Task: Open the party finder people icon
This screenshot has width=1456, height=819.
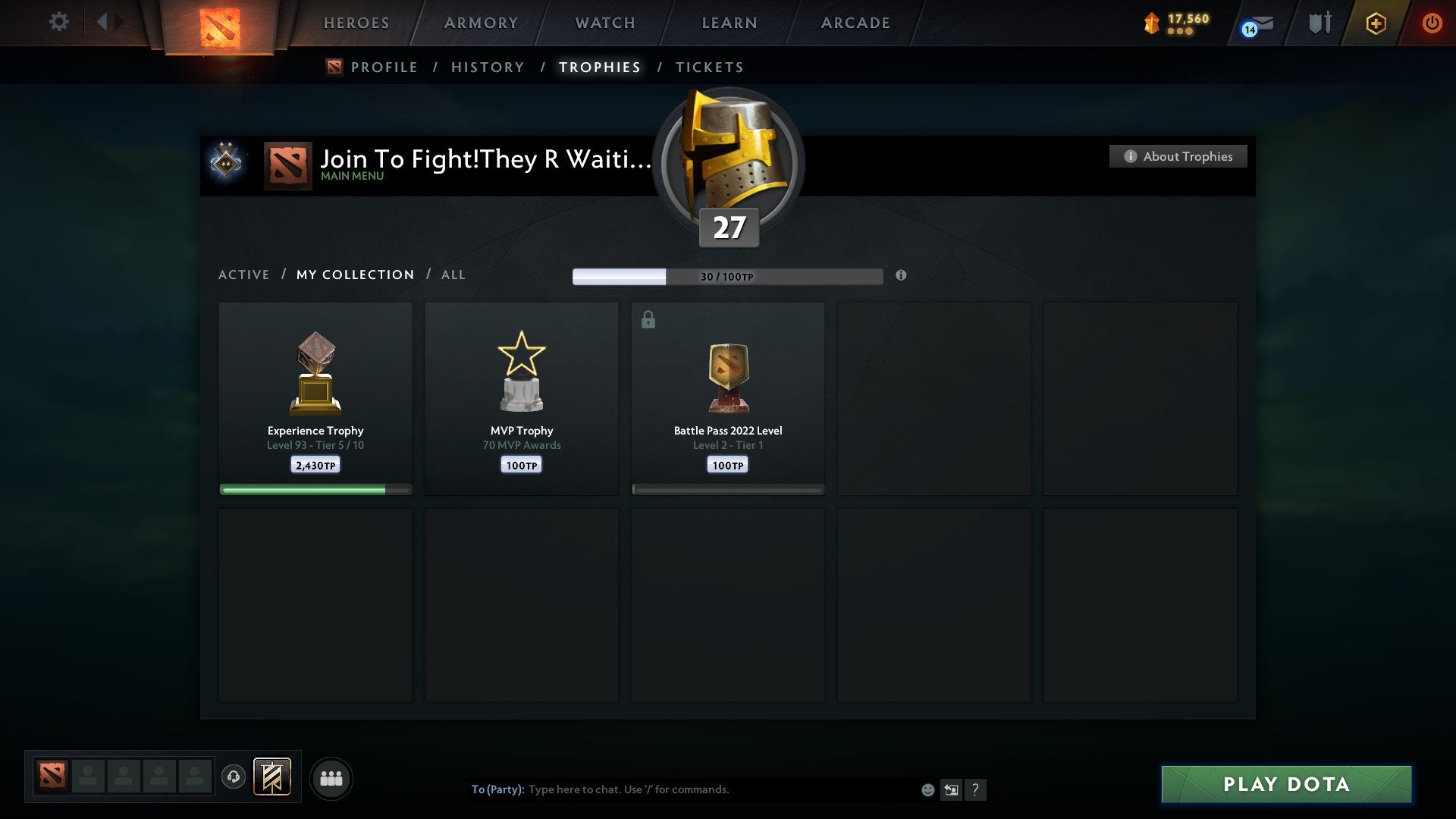Action: coord(331,778)
